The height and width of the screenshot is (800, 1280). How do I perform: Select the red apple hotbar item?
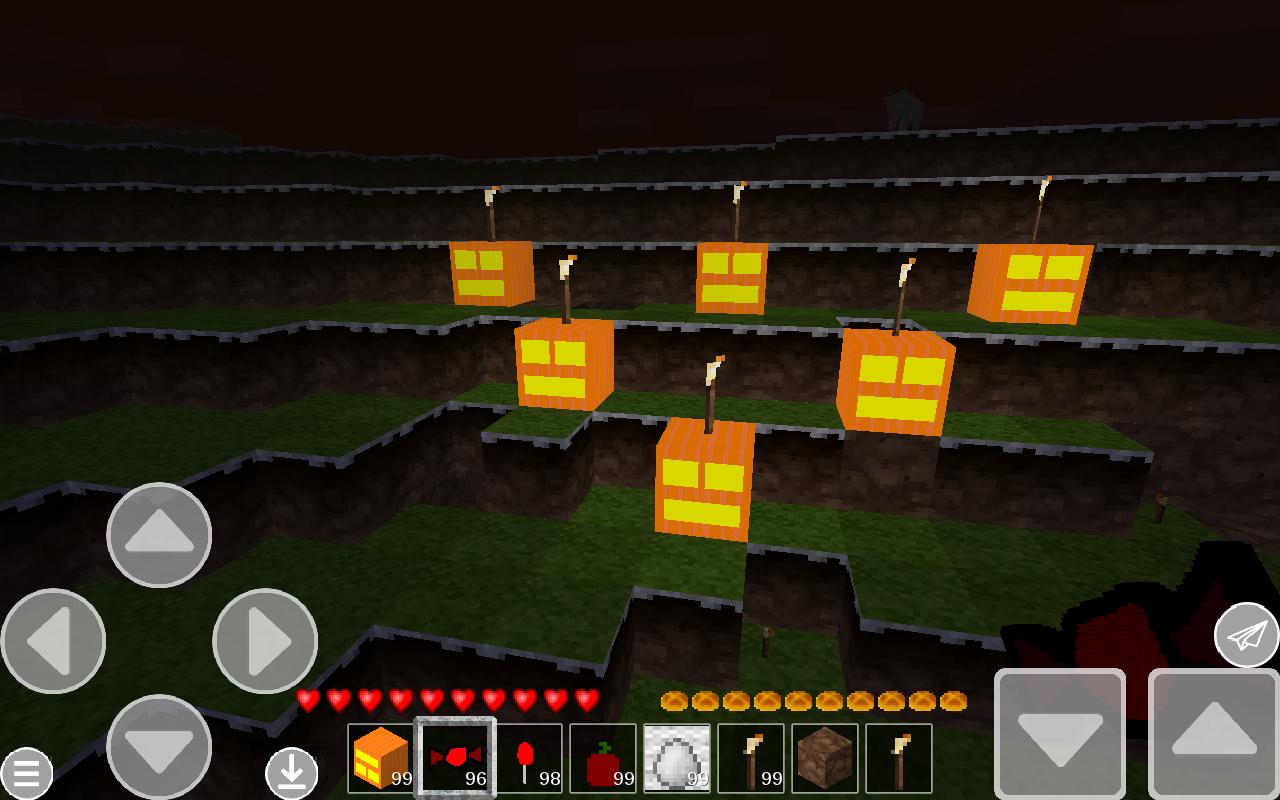602,757
